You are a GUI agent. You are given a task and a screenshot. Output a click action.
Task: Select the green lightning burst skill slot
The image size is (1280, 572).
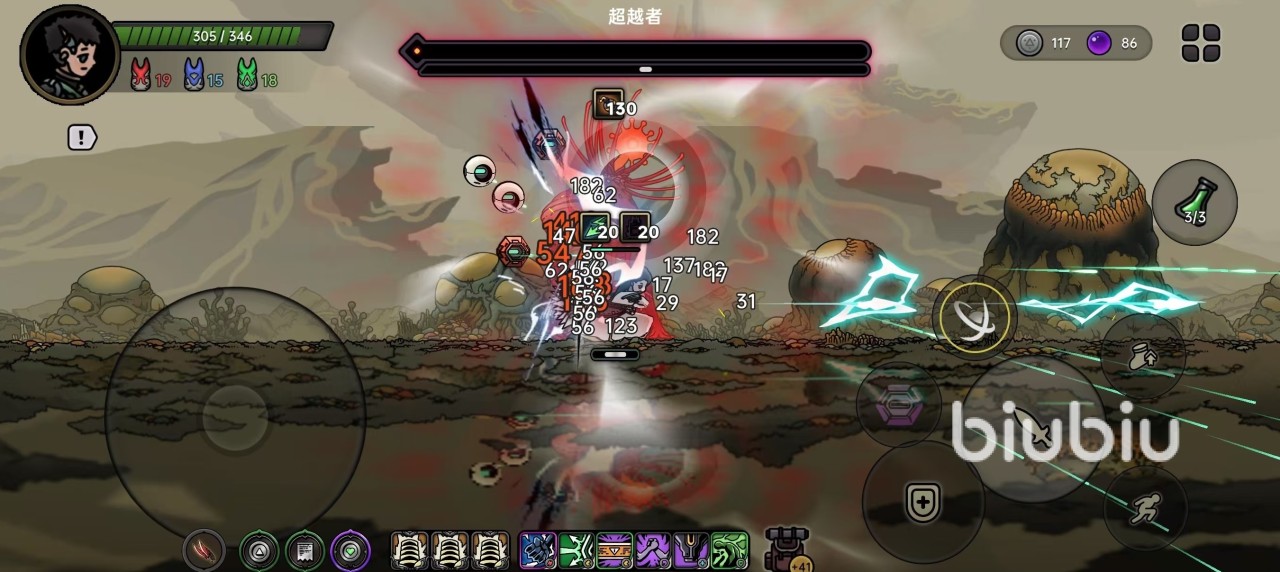[576, 550]
